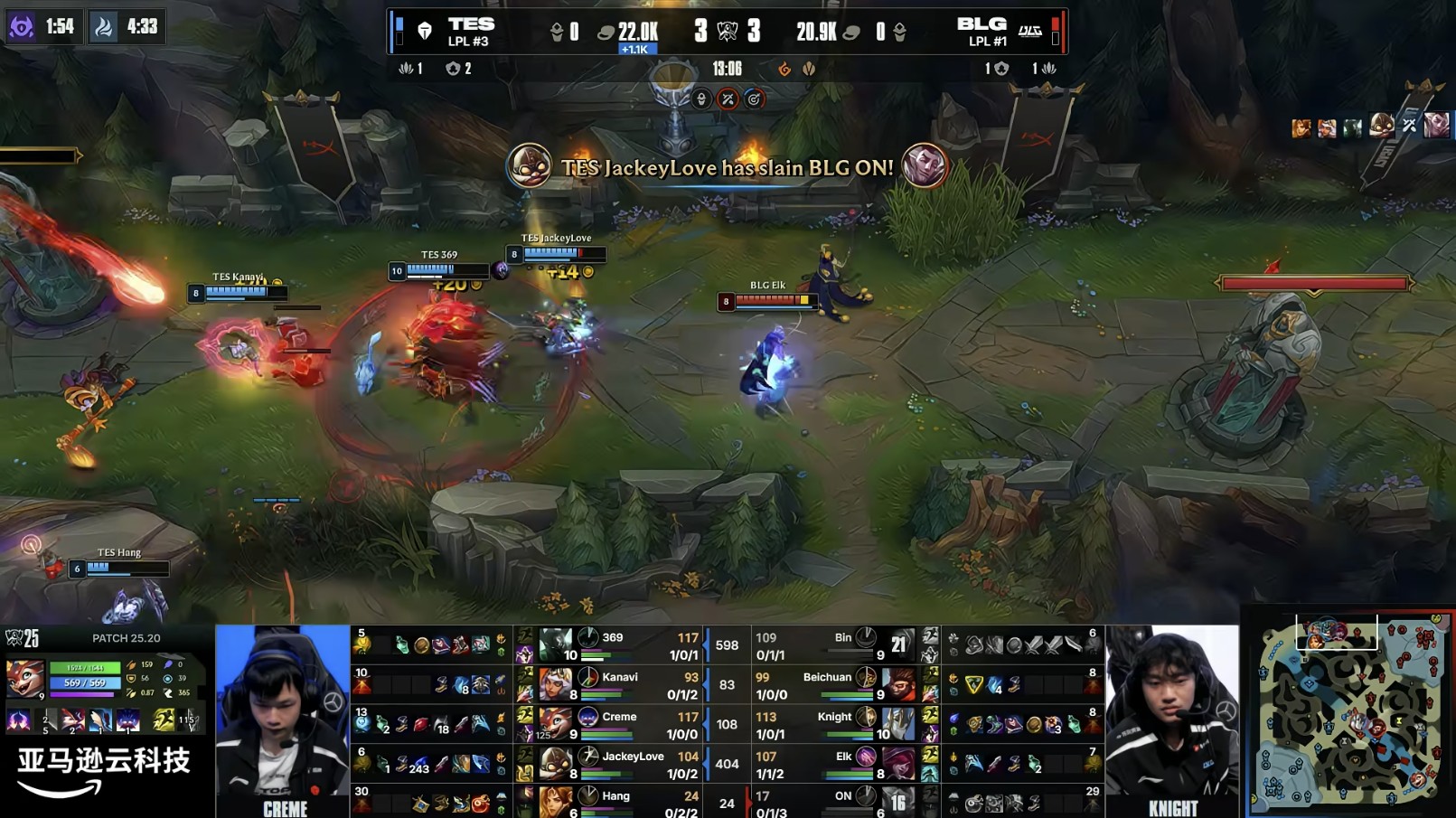1456x818 pixels.
Task: Select Hang's champion portrait in the scoreboard
Action: click(x=555, y=801)
